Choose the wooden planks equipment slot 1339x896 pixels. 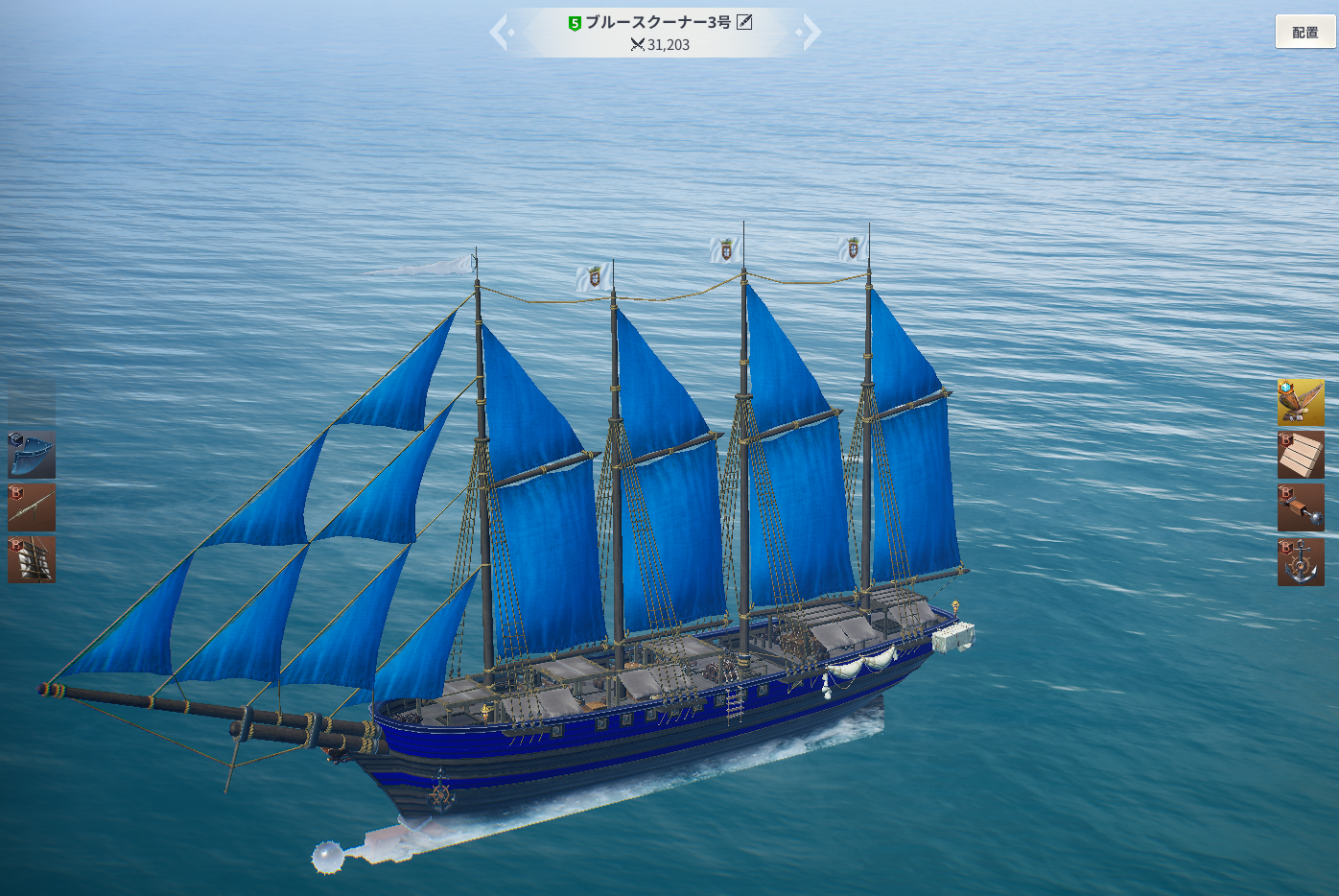click(x=1301, y=455)
